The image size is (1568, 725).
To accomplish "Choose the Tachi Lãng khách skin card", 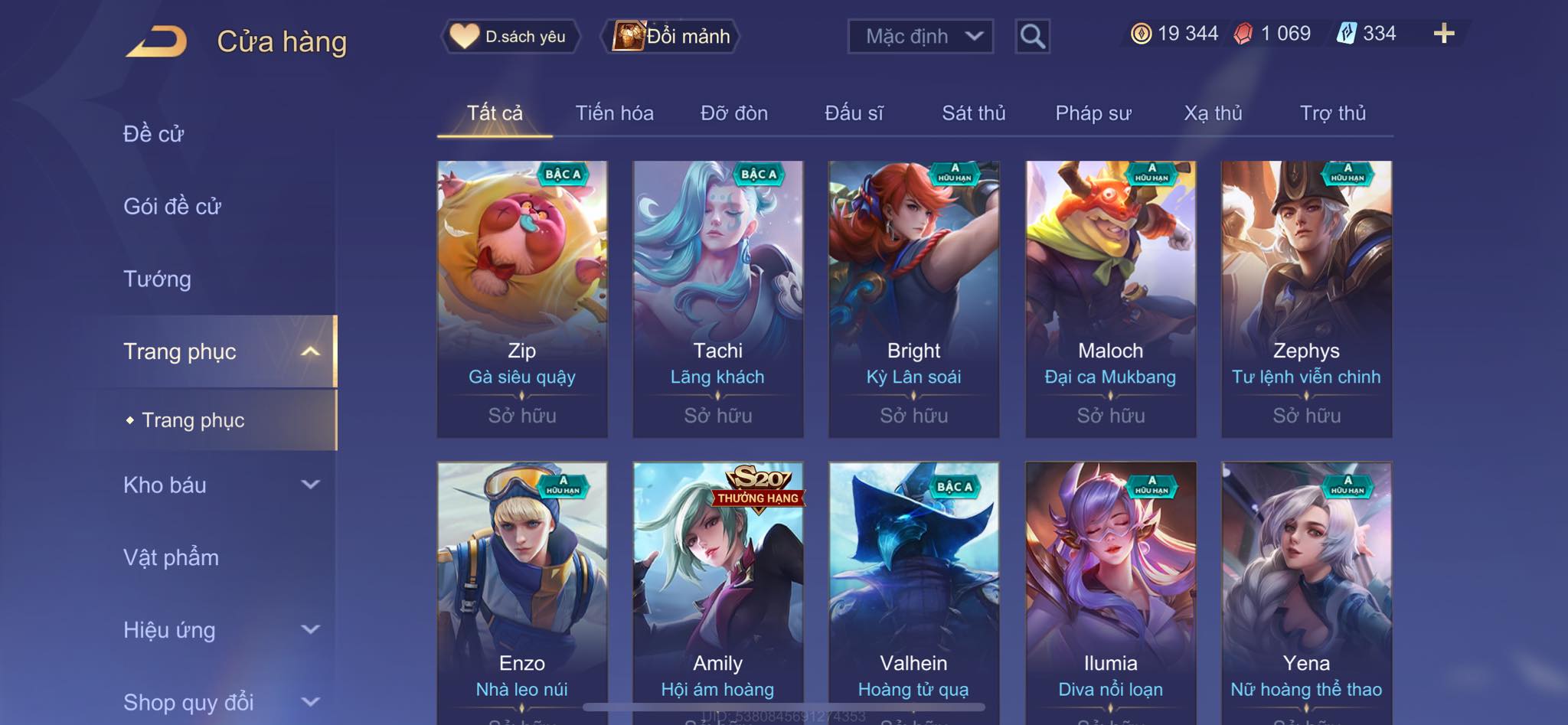I will pos(718,299).
